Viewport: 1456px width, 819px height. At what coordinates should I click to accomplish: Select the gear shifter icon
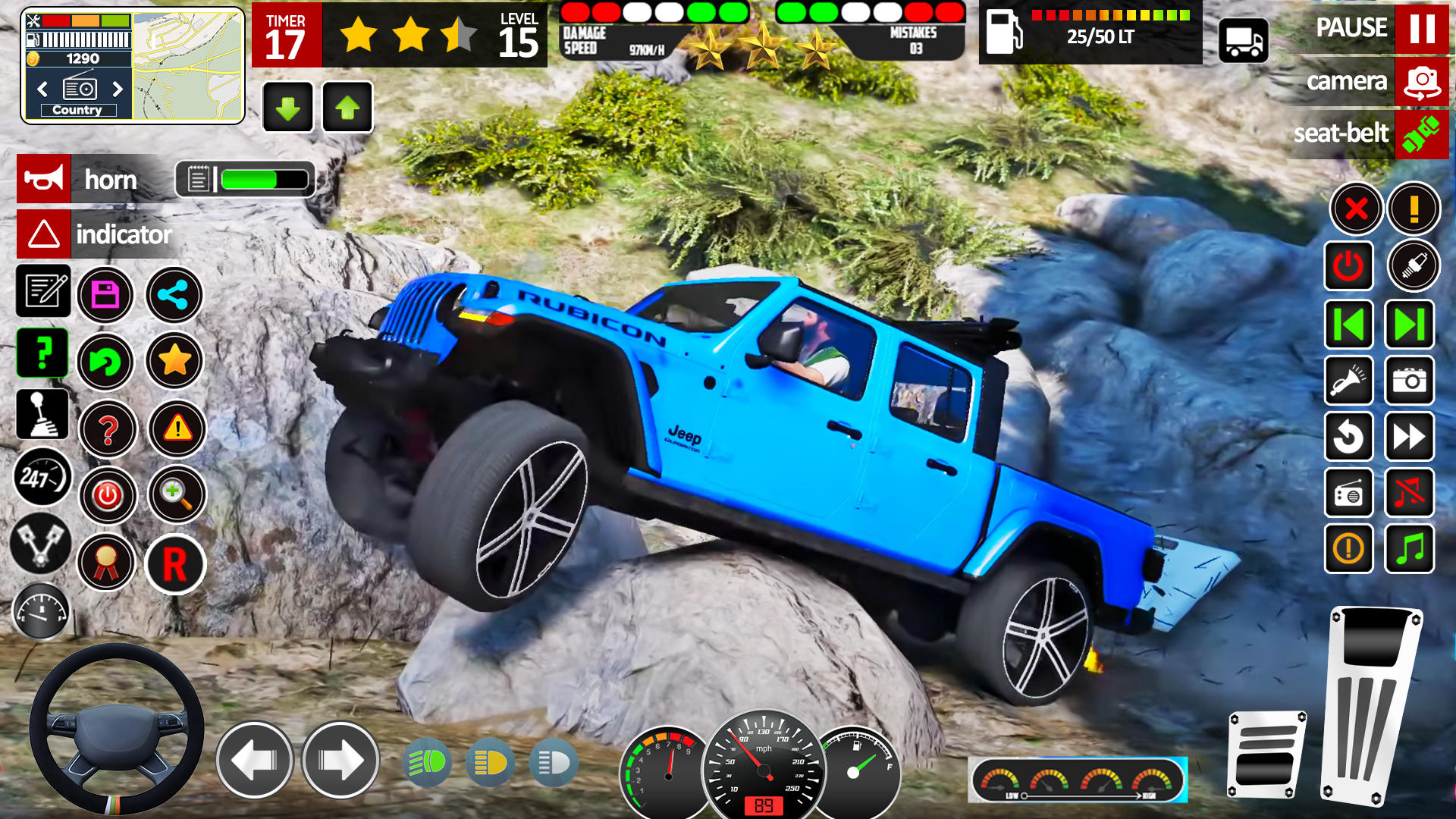click(42, 414)
